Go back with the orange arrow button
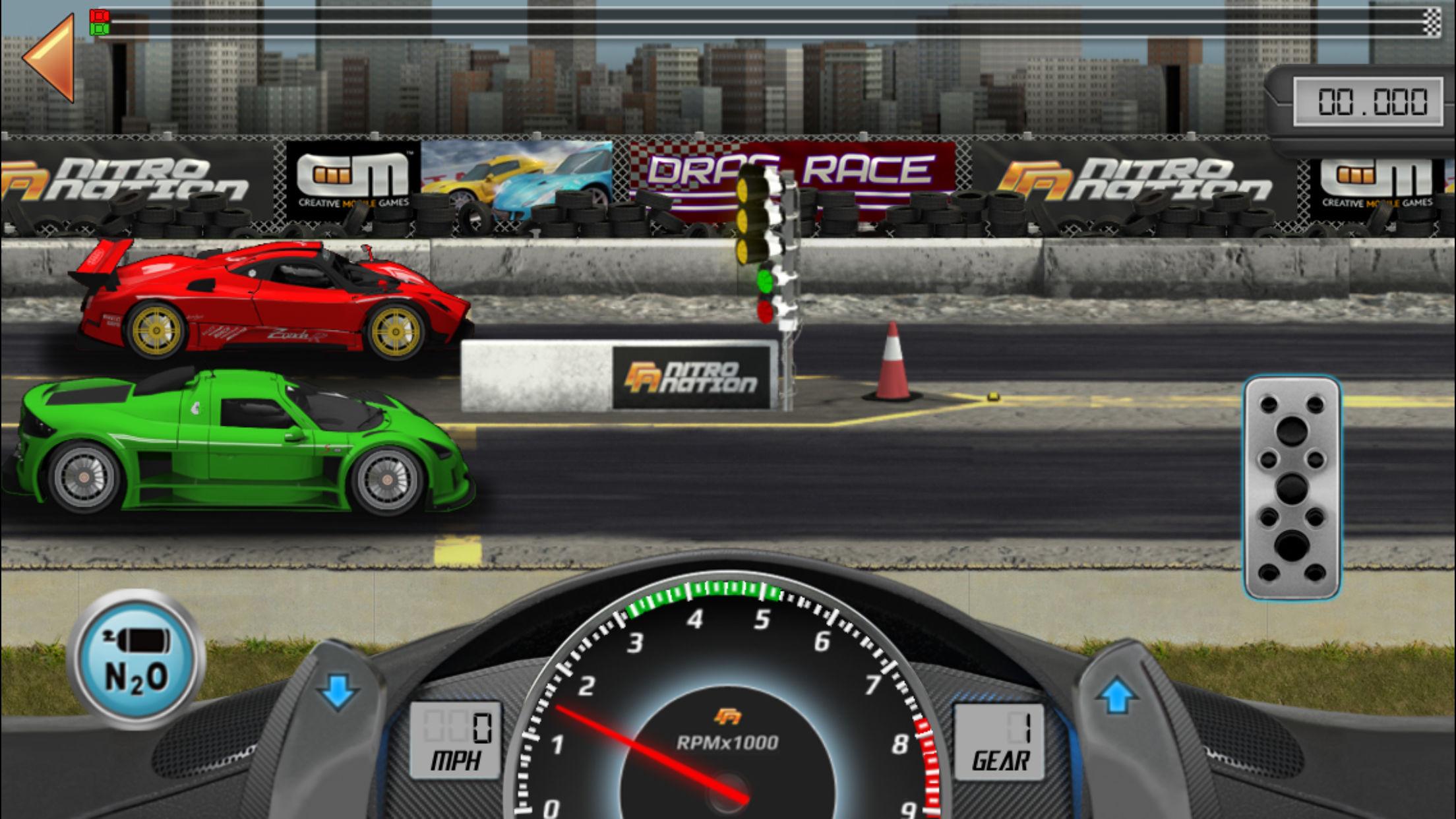The image size is (1456, 819). pos(51,58)
